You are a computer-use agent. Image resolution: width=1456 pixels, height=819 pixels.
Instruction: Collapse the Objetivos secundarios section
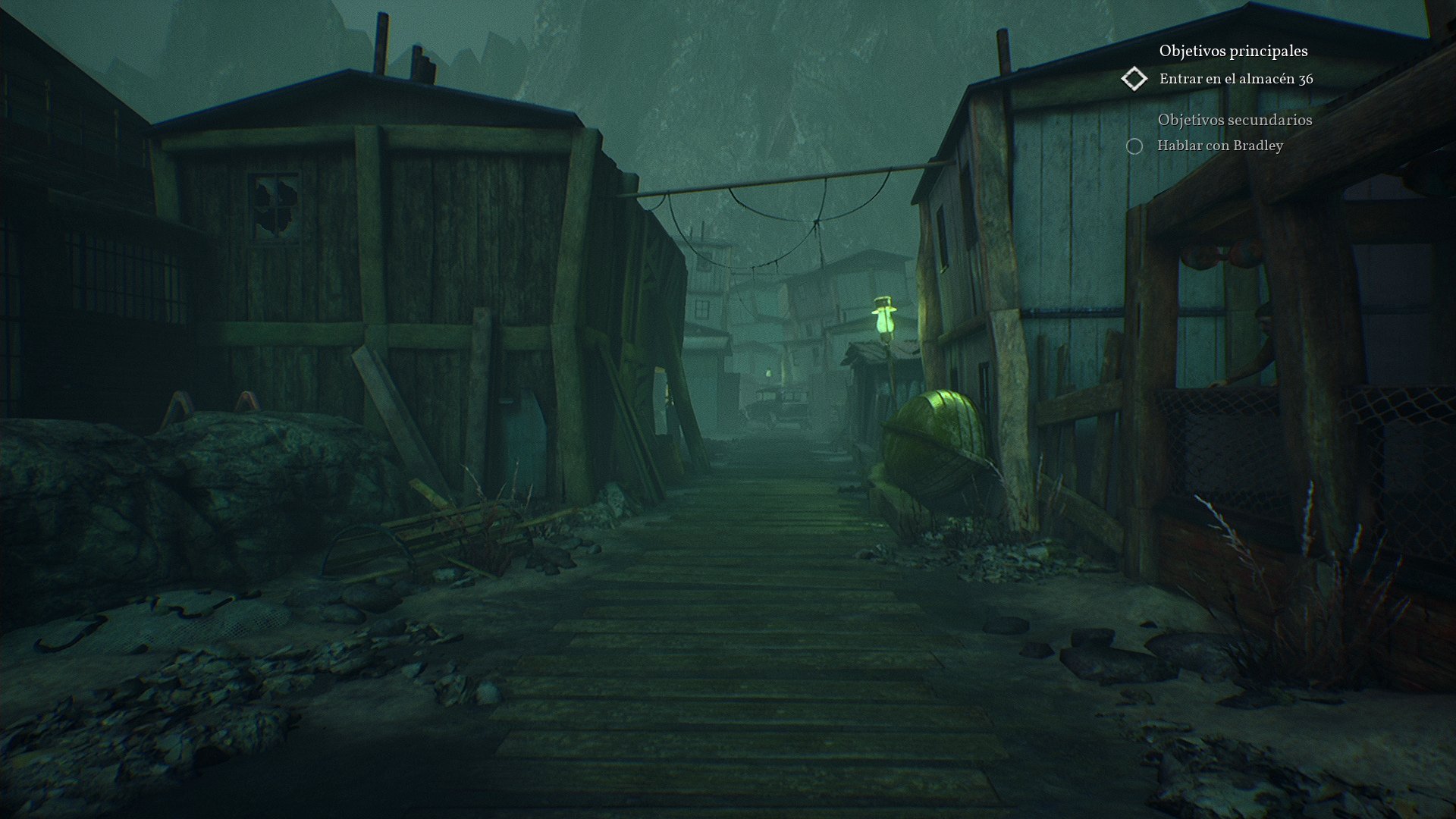1235,119
